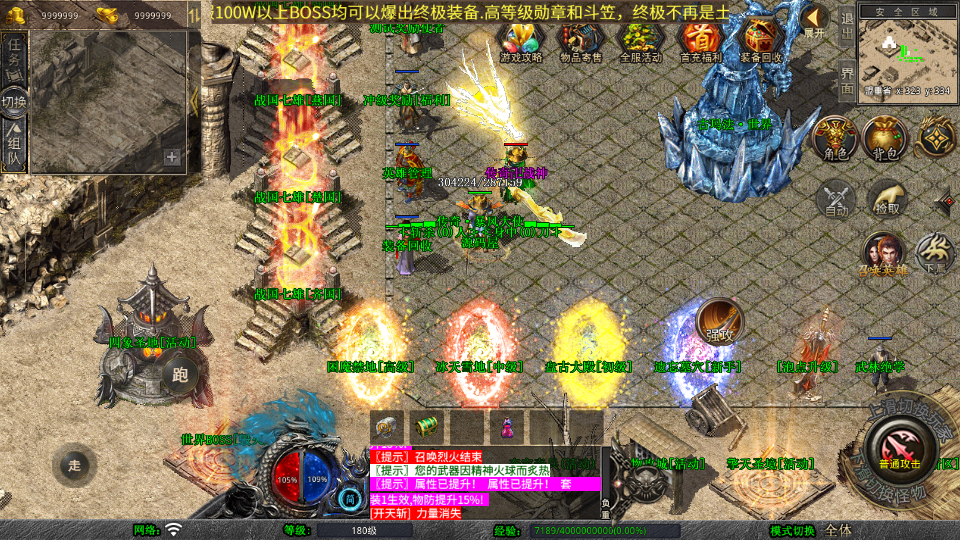This screenshot has width=960, height=540.
Task: Open the 界面 interface tab
Action: [846, 79]
